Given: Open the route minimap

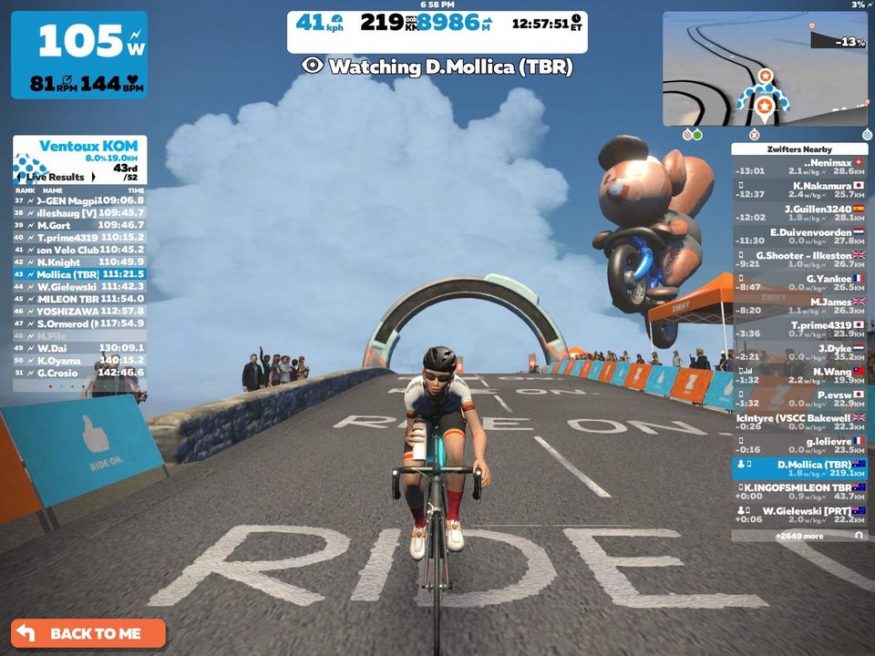Looking at the screenshot, I should [765, 68].
